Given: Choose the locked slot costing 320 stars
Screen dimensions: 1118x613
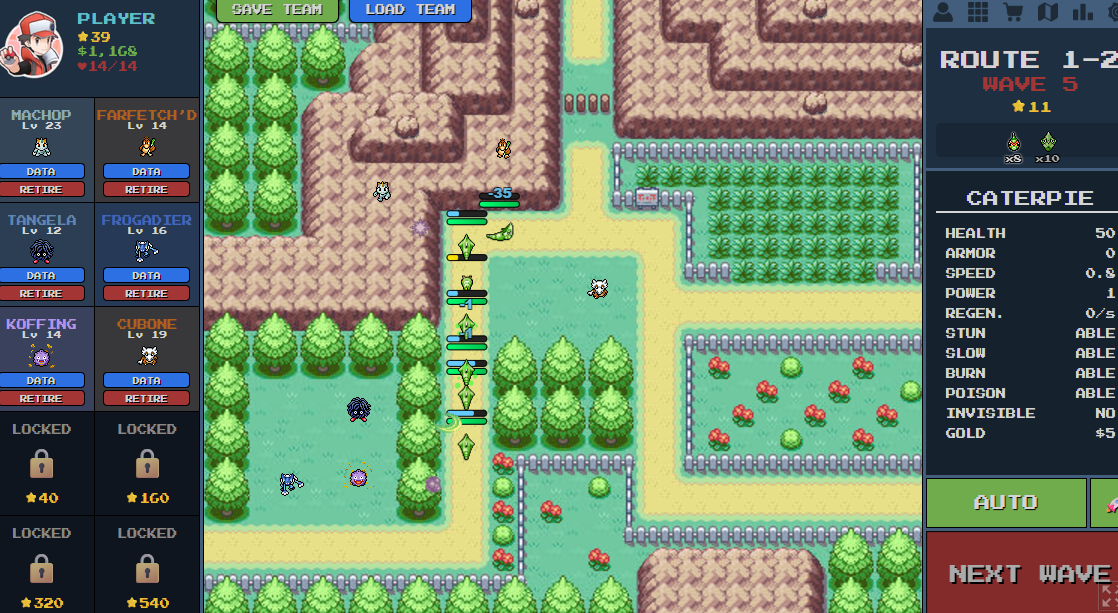Looking at the screenshot, I should tap(41, 568).
